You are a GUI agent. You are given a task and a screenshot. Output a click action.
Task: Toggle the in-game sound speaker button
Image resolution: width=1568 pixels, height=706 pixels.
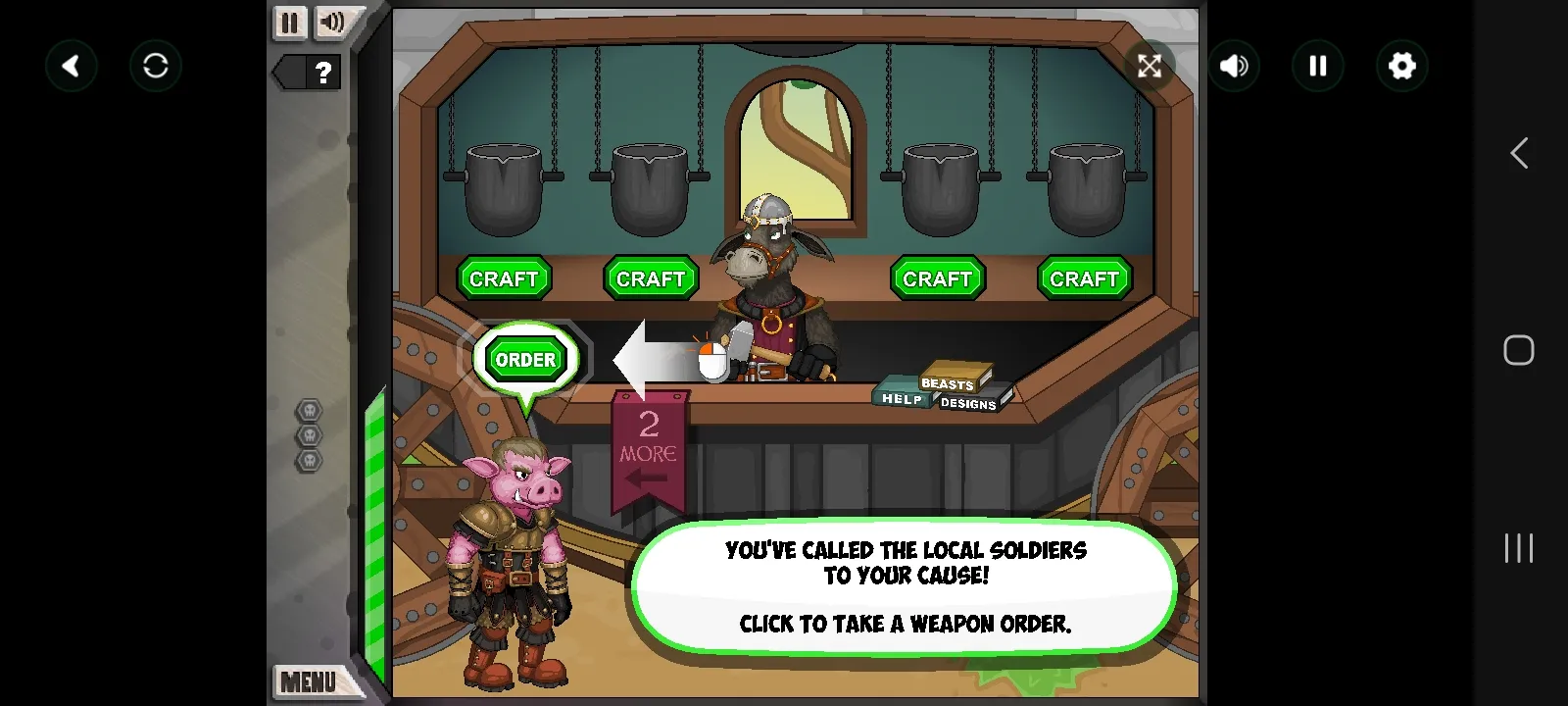coord(333,23)
